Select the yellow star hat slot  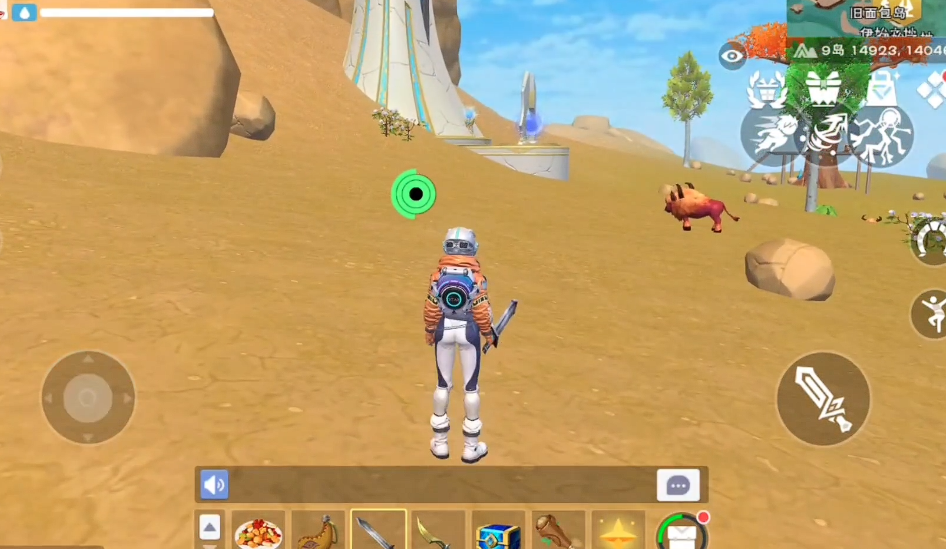click(x=617, y=531)
